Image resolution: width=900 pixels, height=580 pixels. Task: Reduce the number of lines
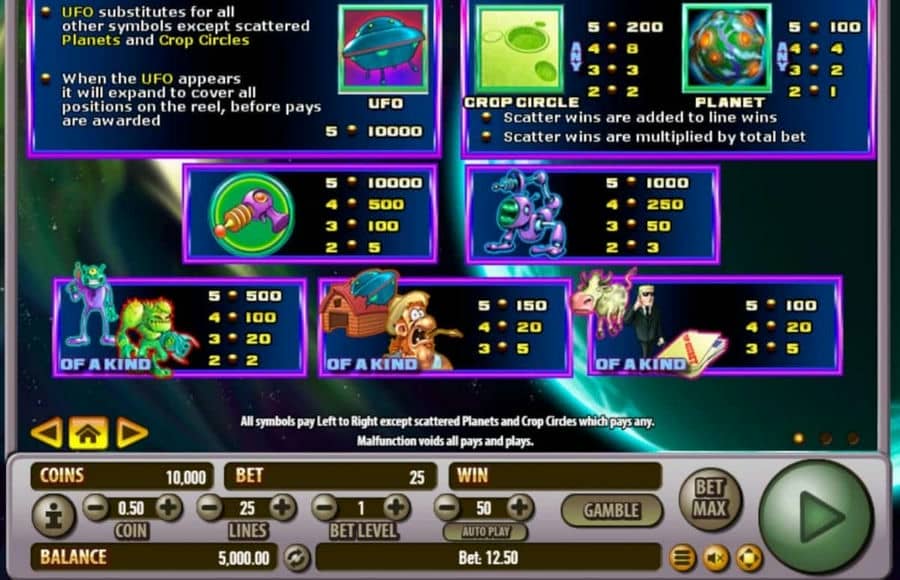pos(210,507)
